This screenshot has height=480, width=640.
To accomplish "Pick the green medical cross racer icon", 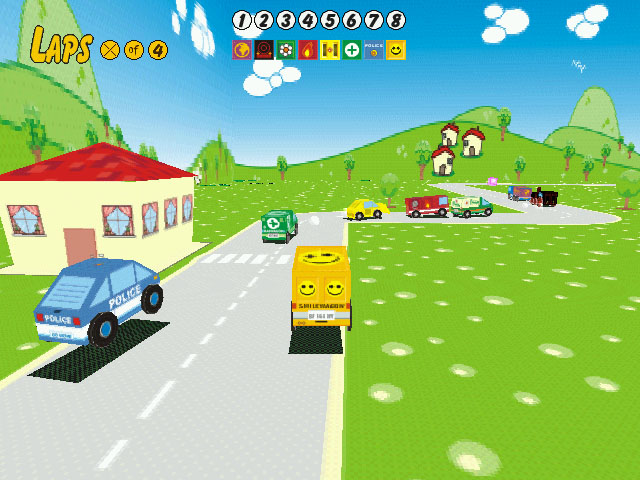I will pos(352,50).
